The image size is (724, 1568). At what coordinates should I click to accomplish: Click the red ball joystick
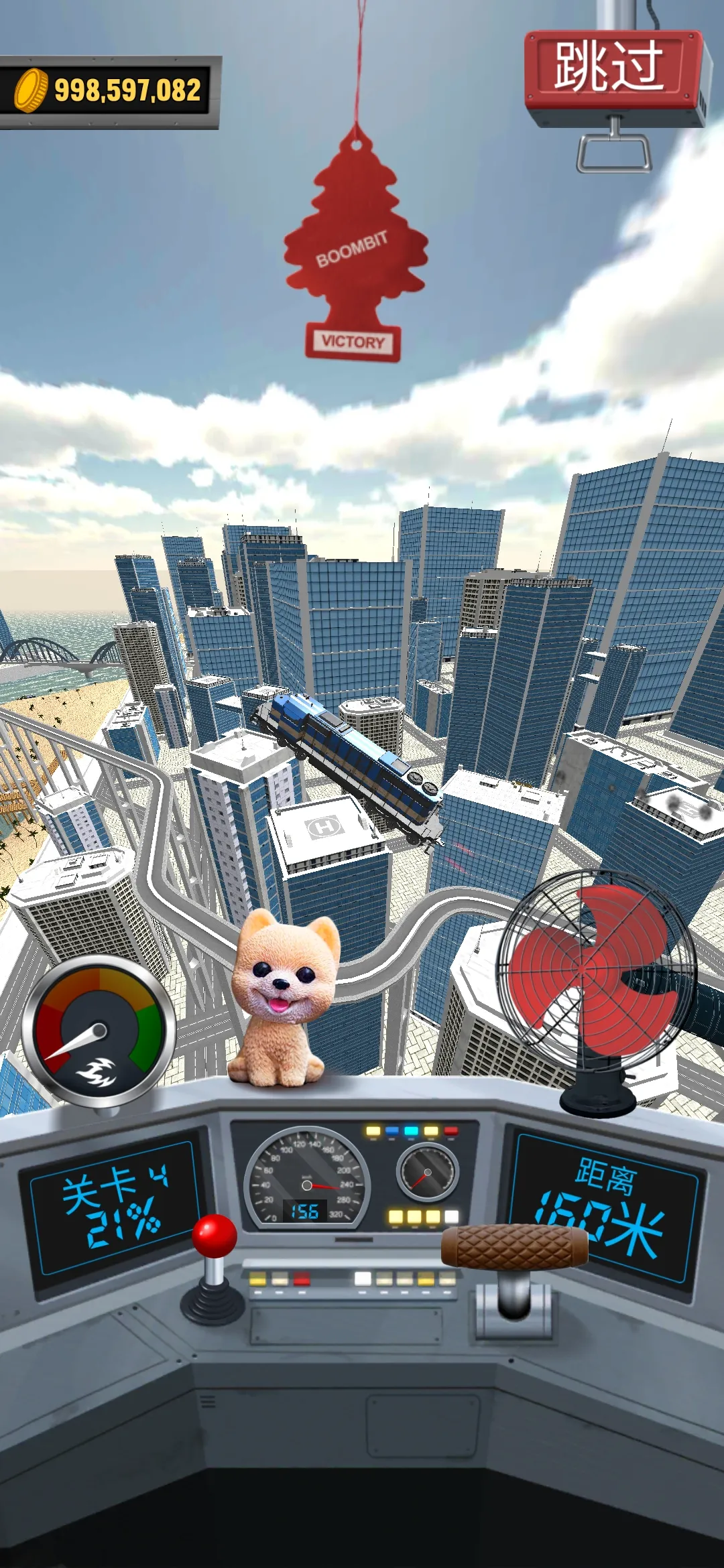[x=215, y=1236]
